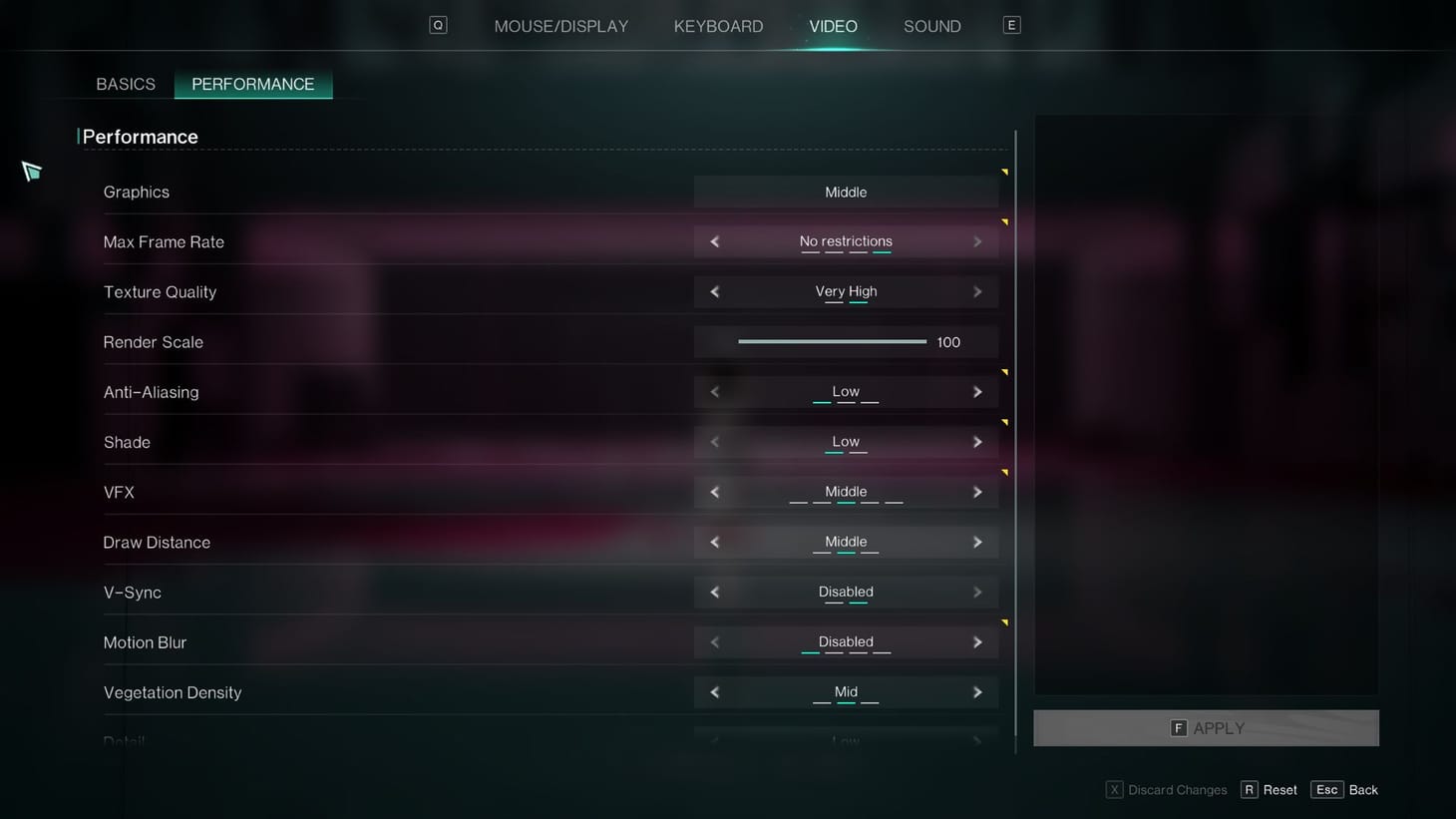Enable Motion Blur using the right arrow
Viewport: 1456px width, 819px height.
[976, 641]
